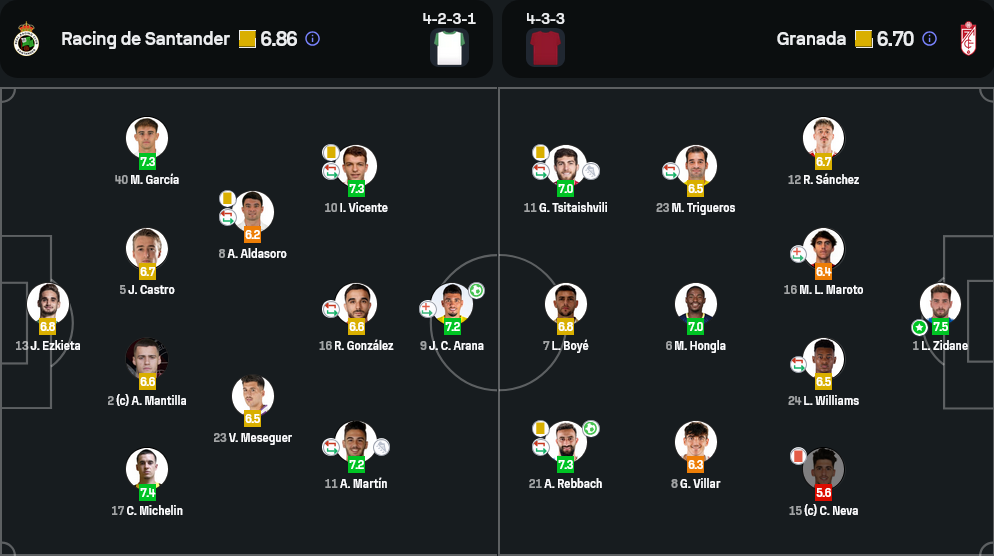The width and height of the screenshot is (994, 556).
Task: Show A. Martín's match stats
Action: pos(356,443)
